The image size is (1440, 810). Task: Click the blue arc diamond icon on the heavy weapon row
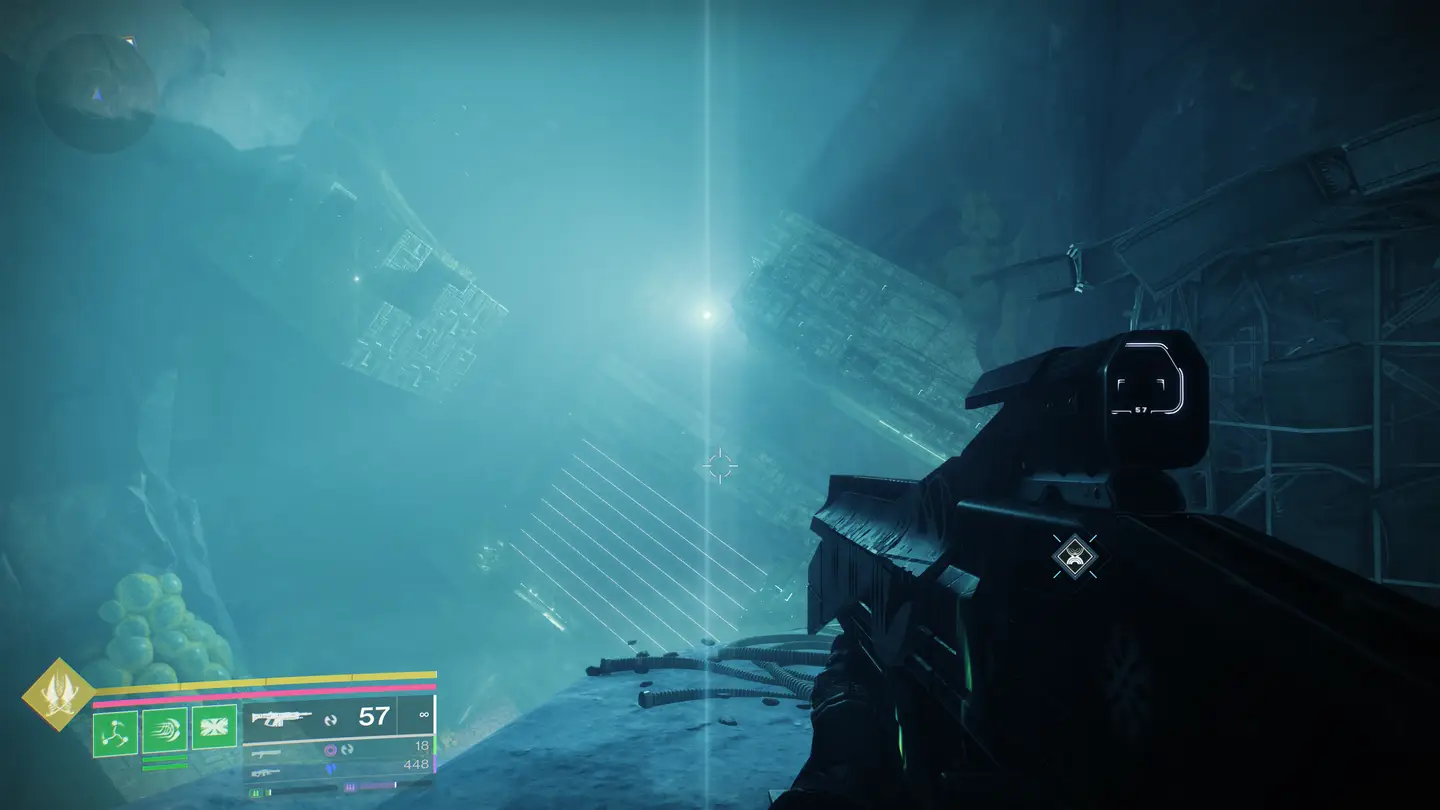click(x=331, y=768)
